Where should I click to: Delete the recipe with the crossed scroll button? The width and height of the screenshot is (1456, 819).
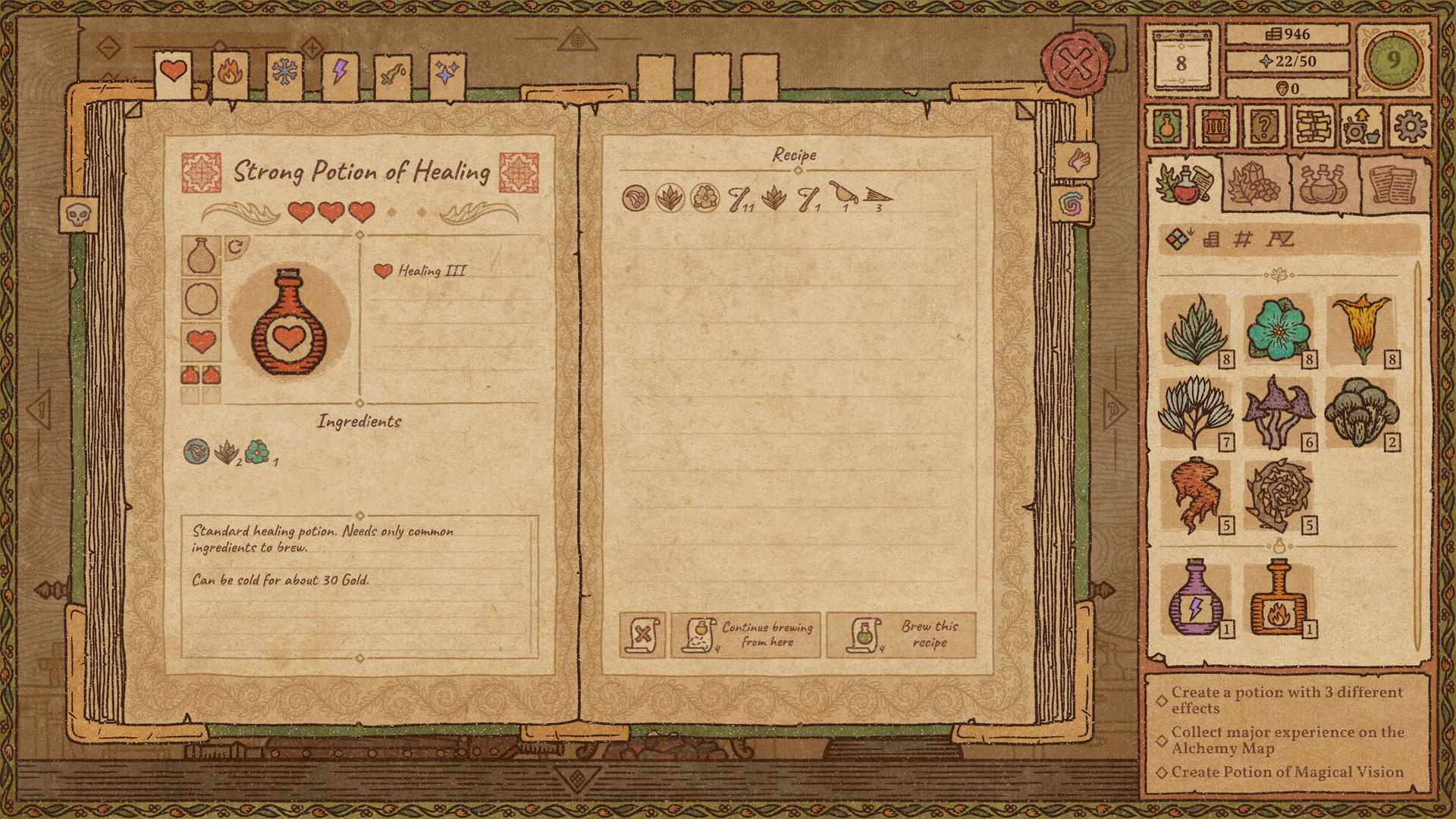point(641,635)
